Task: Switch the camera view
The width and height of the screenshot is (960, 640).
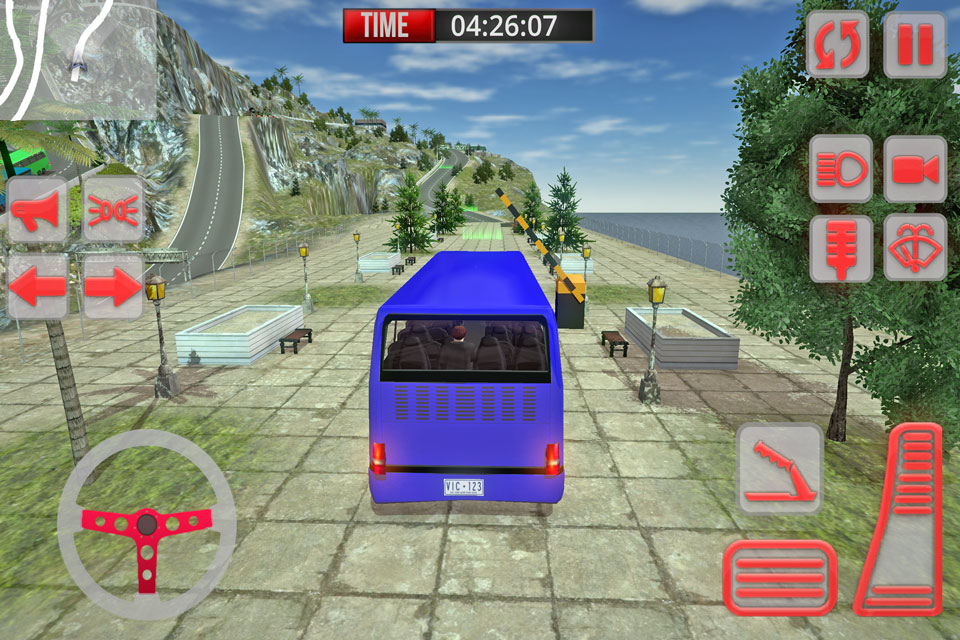Action: [915, 170]
